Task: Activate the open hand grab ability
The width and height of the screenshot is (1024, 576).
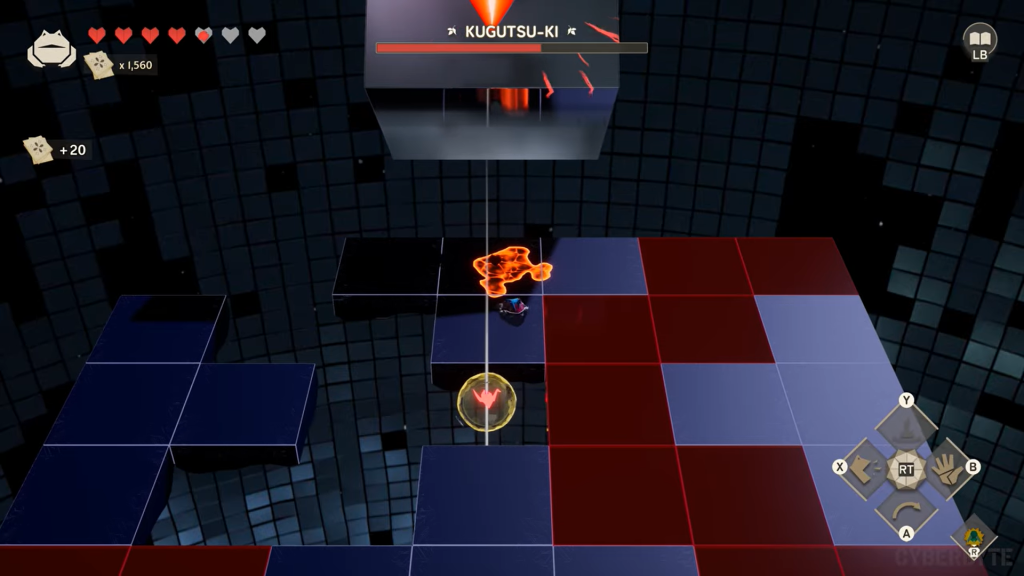Action: [x=945, y=468]
